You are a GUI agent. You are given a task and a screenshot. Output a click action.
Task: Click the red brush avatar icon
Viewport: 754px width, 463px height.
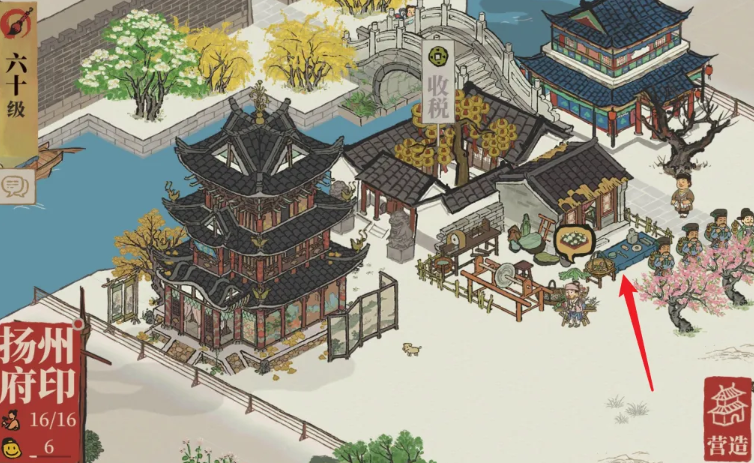click(x=16, y=19)
